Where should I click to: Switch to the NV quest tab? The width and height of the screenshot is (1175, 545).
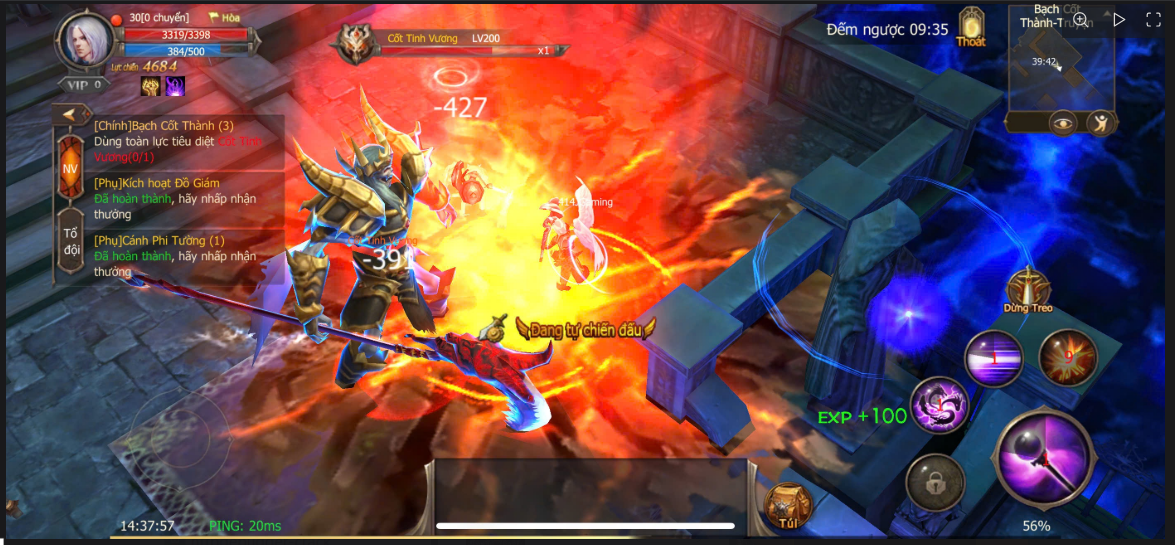pos(70,169)
